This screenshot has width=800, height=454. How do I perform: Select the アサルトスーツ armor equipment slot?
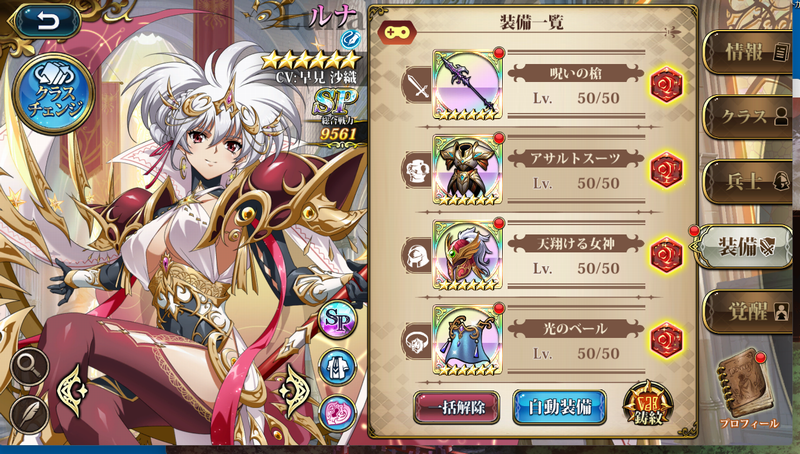click(468, 170)
